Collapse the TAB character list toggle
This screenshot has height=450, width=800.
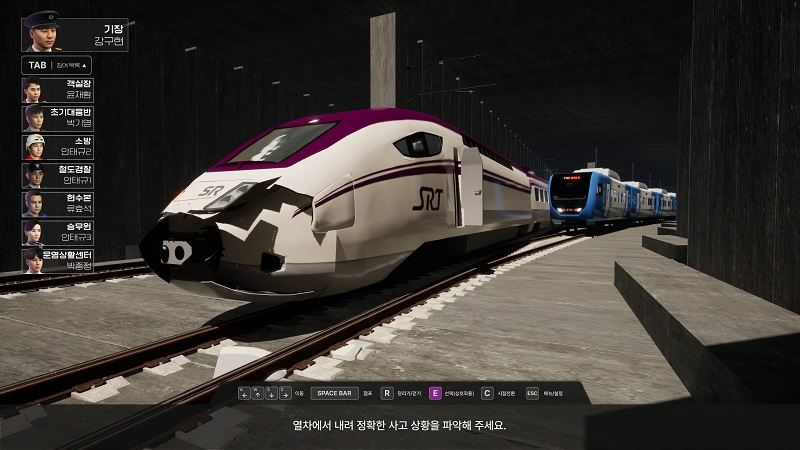(x=58, y=65)
